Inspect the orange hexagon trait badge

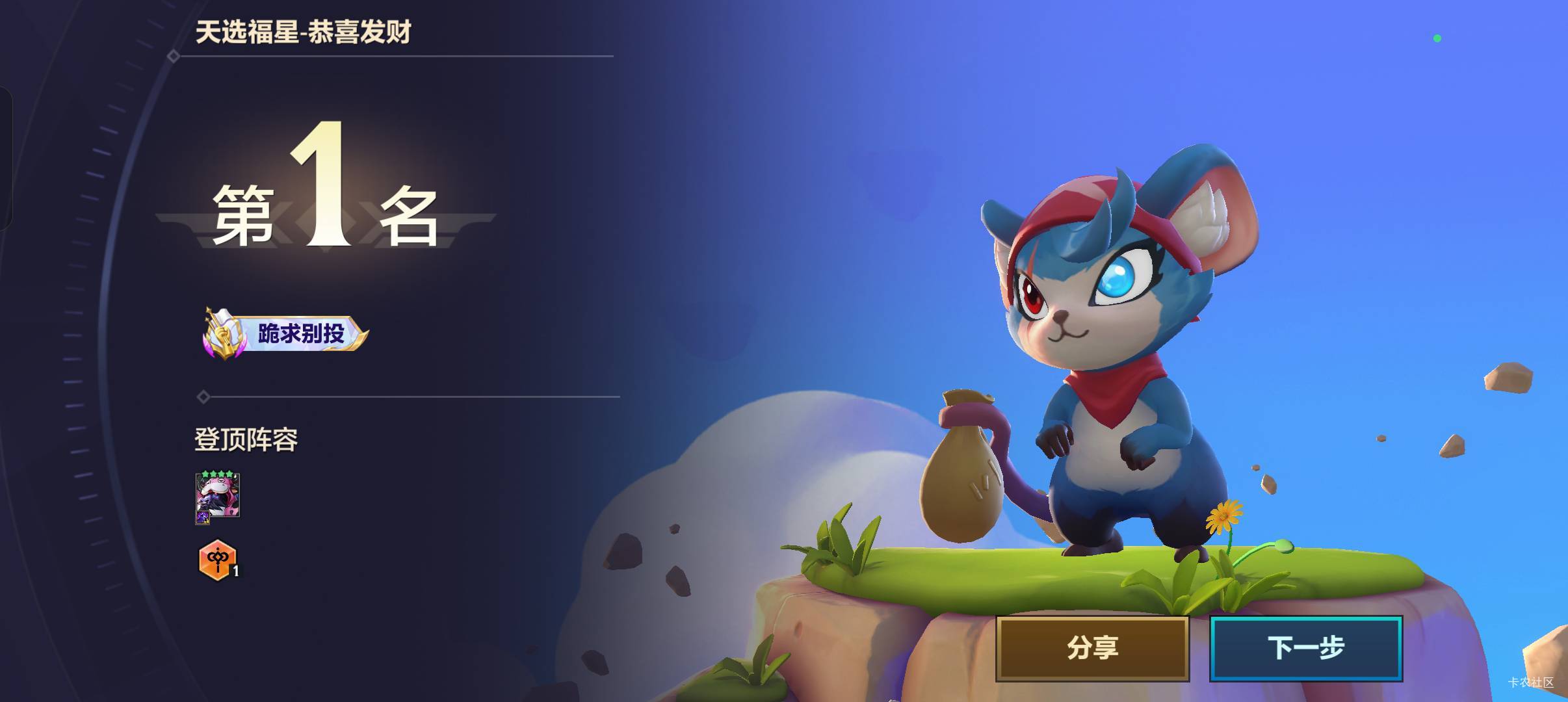217,560
